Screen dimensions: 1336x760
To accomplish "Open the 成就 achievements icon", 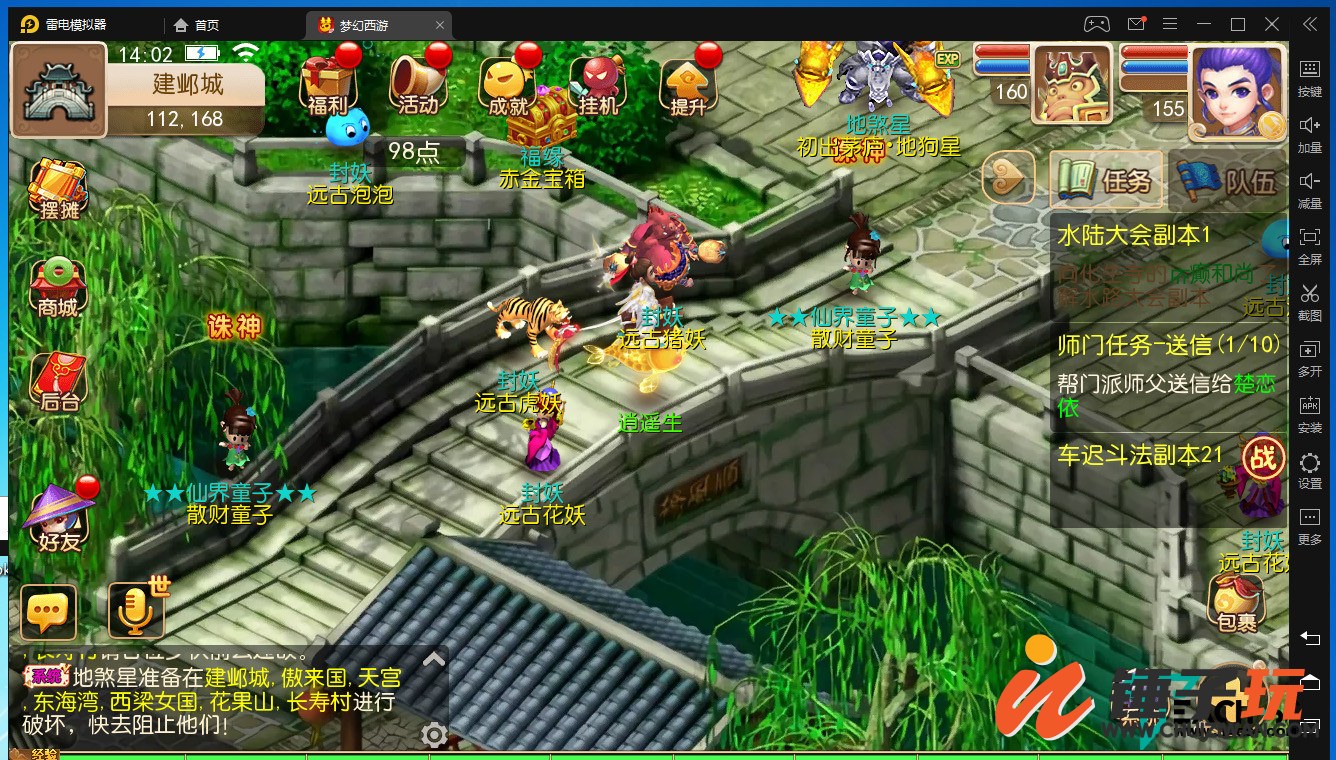I will click(507, 82).
